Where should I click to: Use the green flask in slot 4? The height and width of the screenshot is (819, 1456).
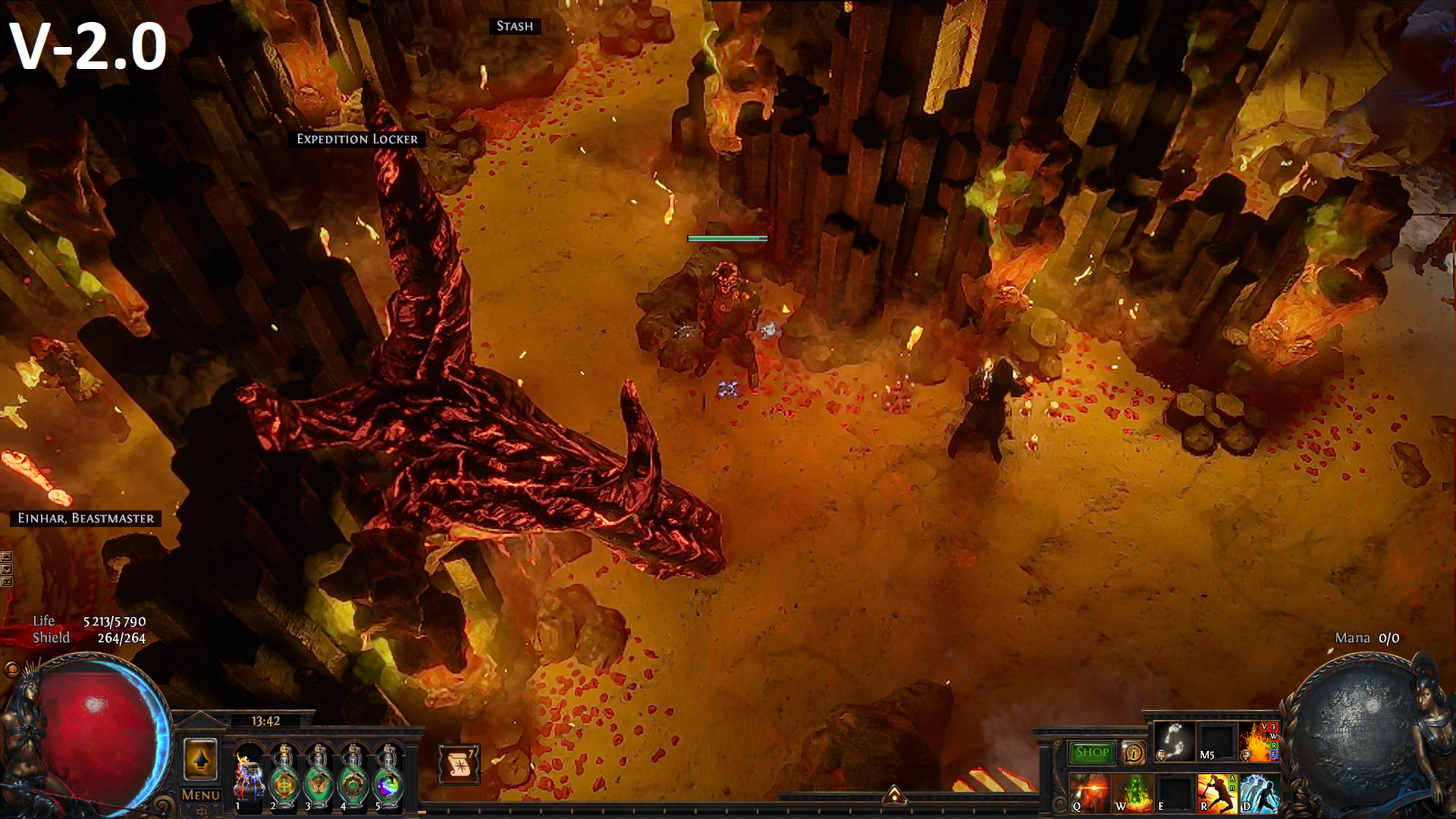[x=353, y=777]
